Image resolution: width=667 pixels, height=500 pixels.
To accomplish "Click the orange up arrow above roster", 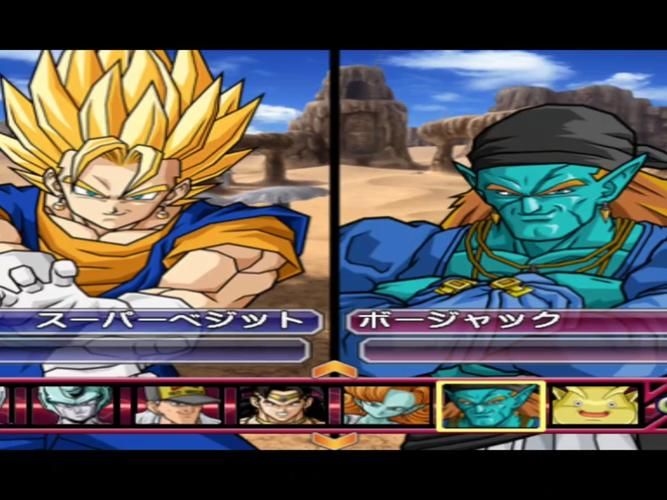I will click(x=333, y=371).
